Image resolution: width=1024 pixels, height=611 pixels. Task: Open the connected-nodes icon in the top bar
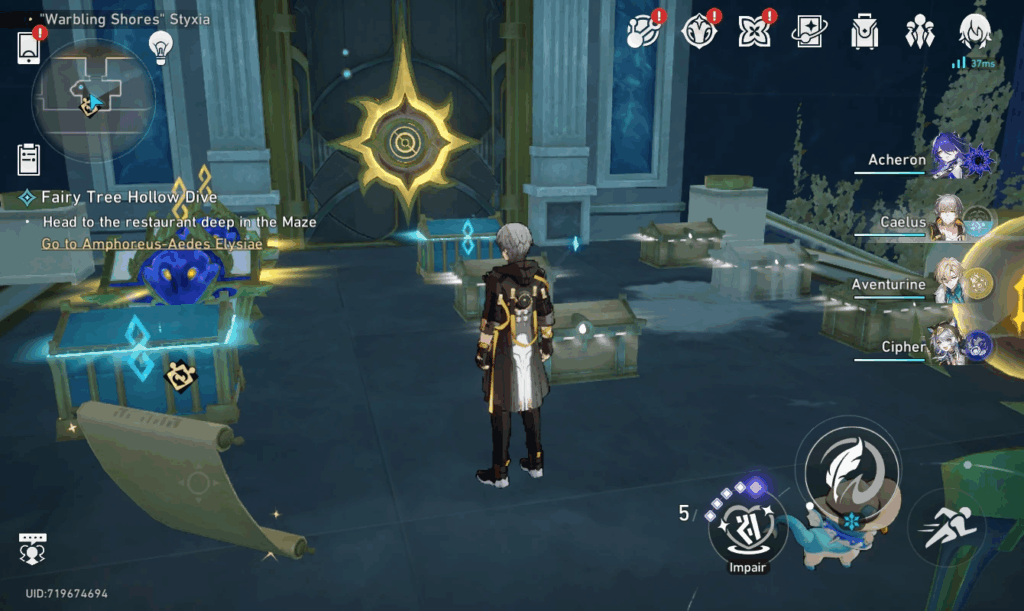coord(641,31)
